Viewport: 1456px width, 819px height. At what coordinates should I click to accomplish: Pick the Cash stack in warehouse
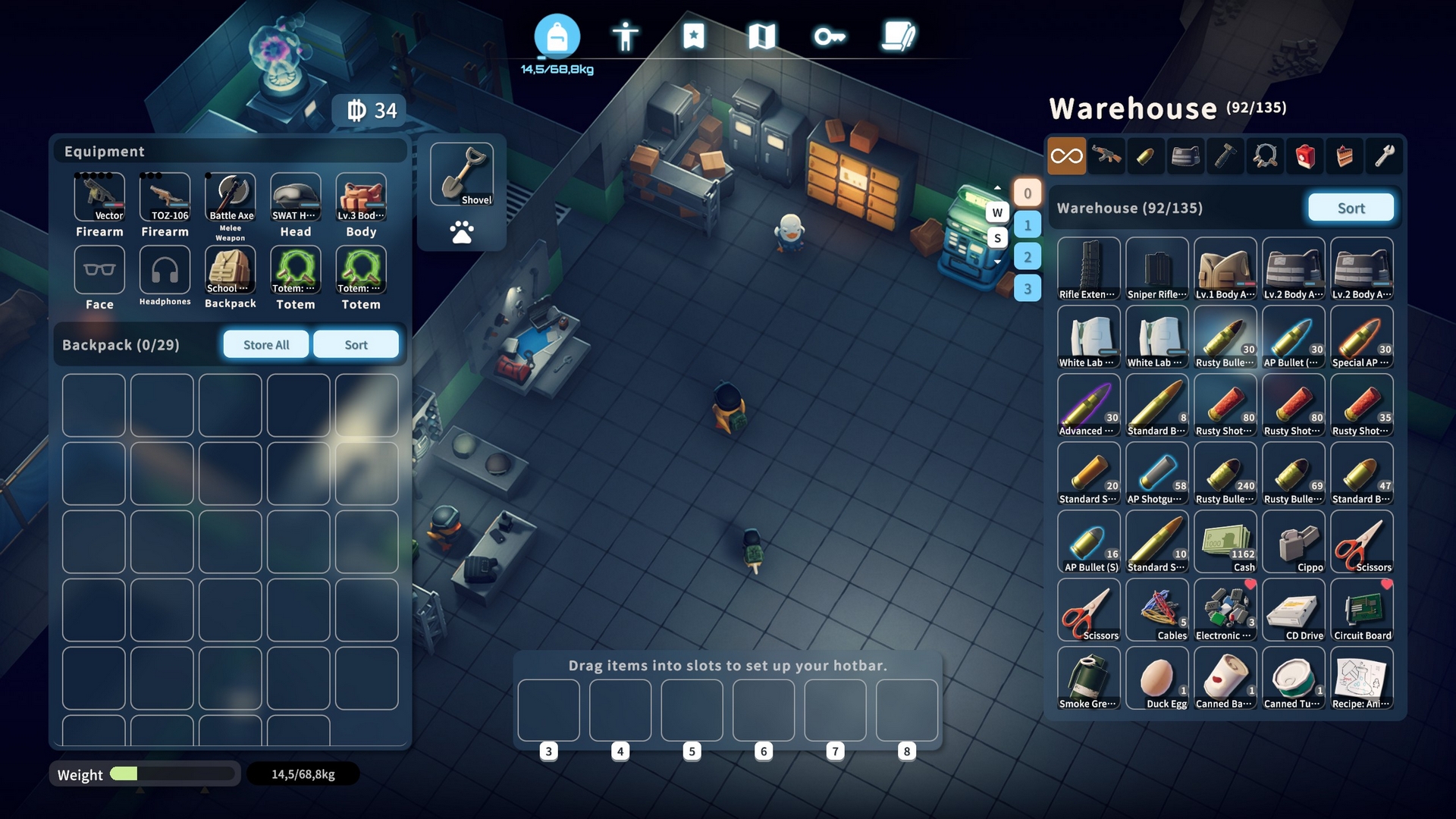point(1225,541)
